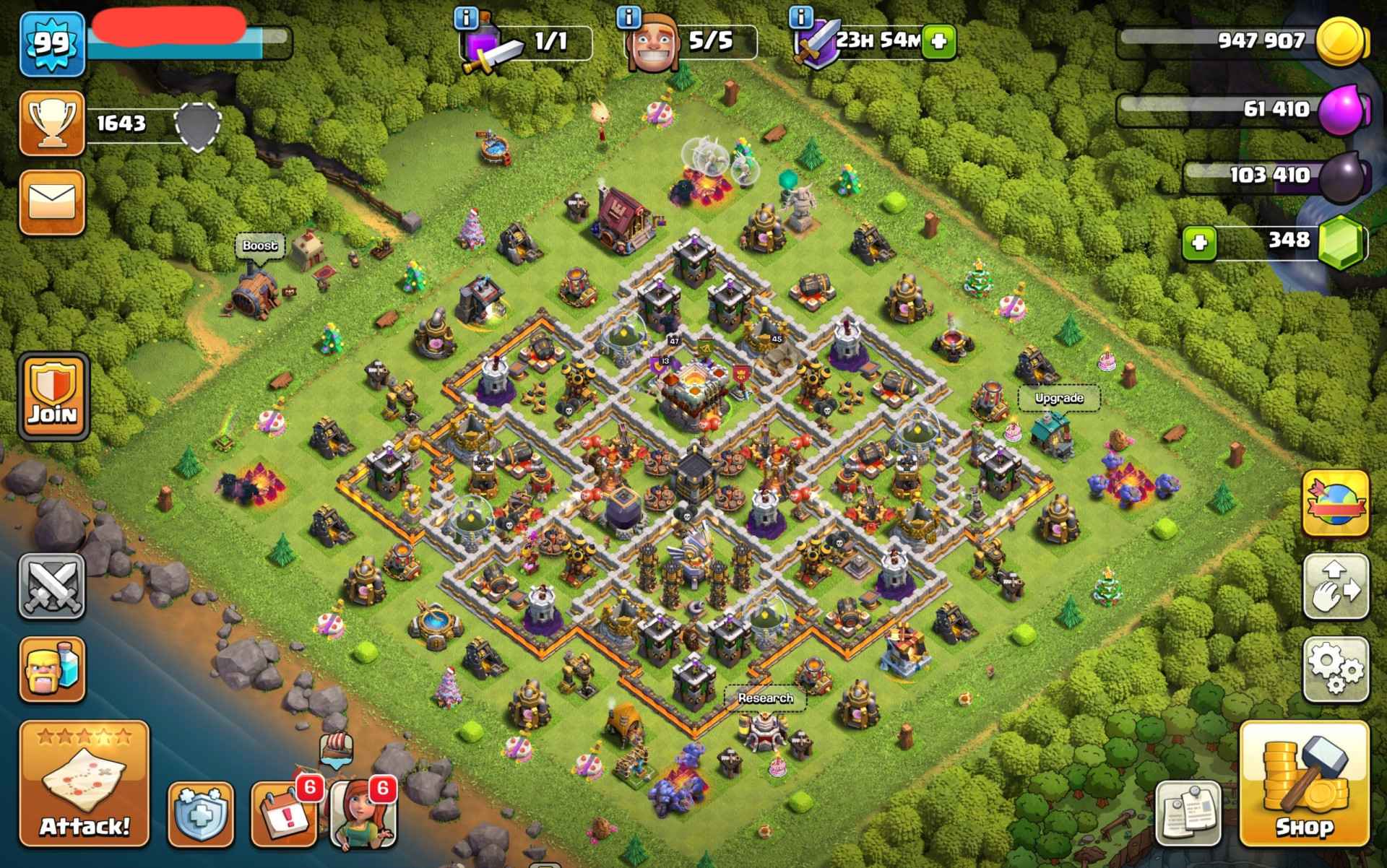Show army info at 1/1
This screenshot has height=868, width=1387.
point(466,17)
